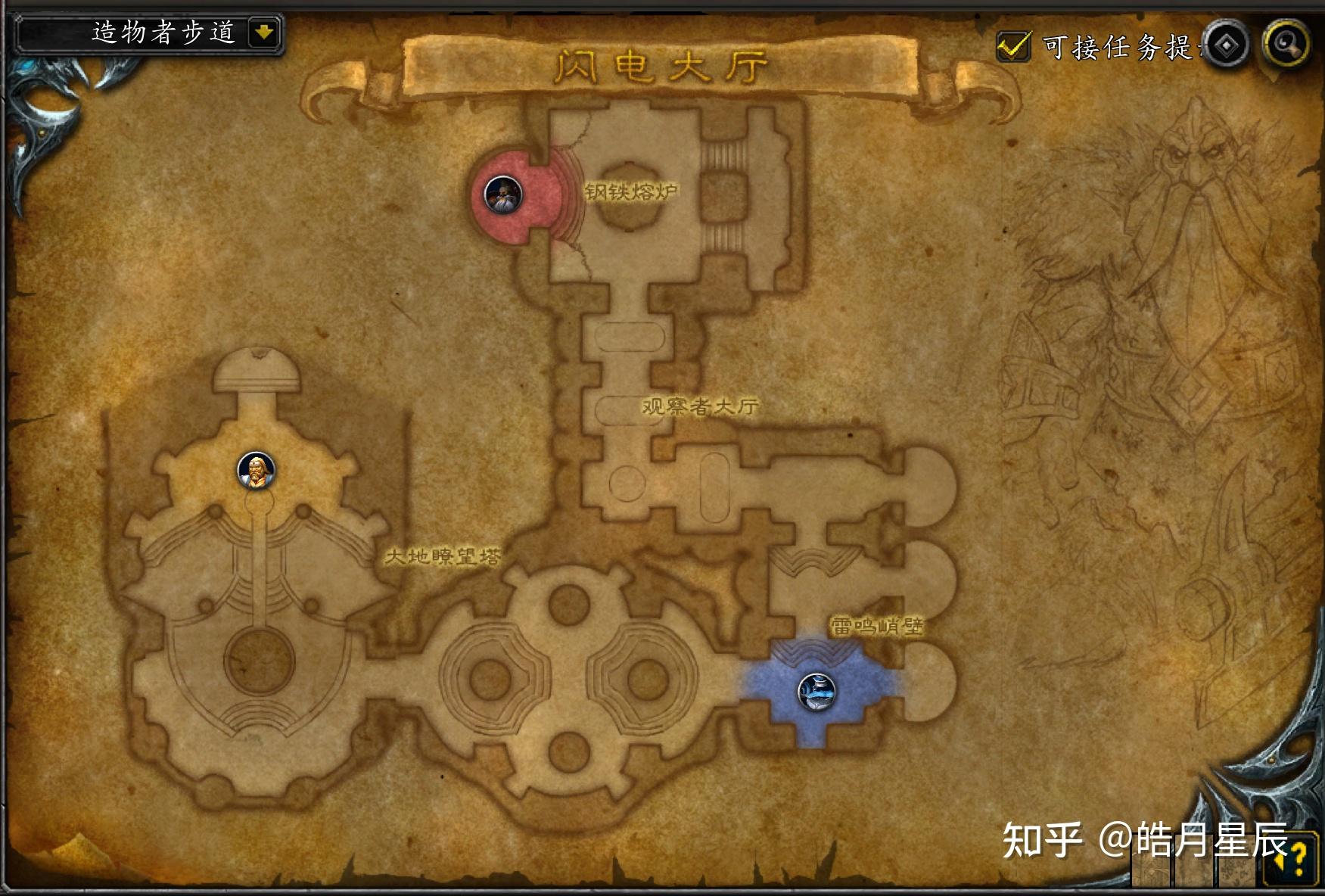Click the boss icon in the Earthen Observatory tower
The image size is (1325, 896).
pos(256,471)
